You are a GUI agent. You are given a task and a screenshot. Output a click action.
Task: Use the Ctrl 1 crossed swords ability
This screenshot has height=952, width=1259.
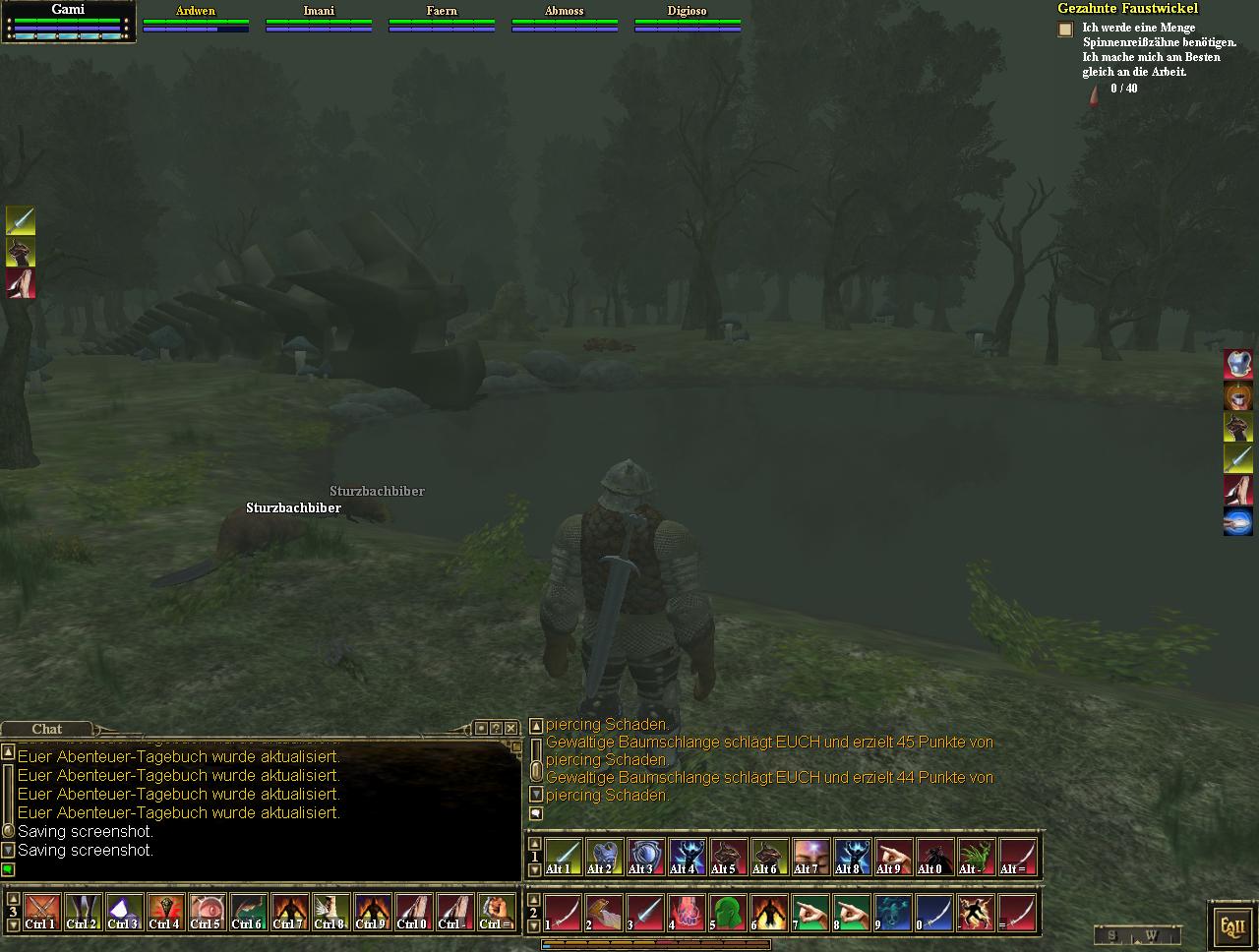point(41,912)
